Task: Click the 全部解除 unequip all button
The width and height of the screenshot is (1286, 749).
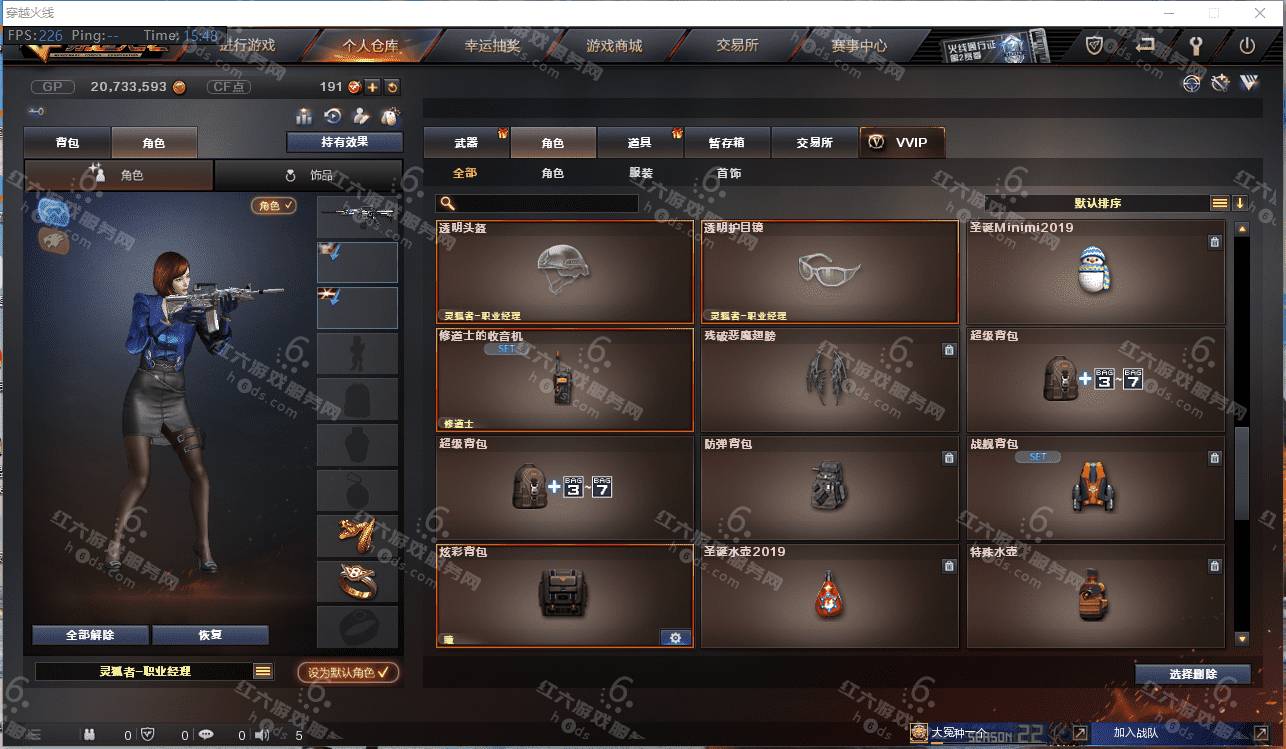Action: click(90, 635)
